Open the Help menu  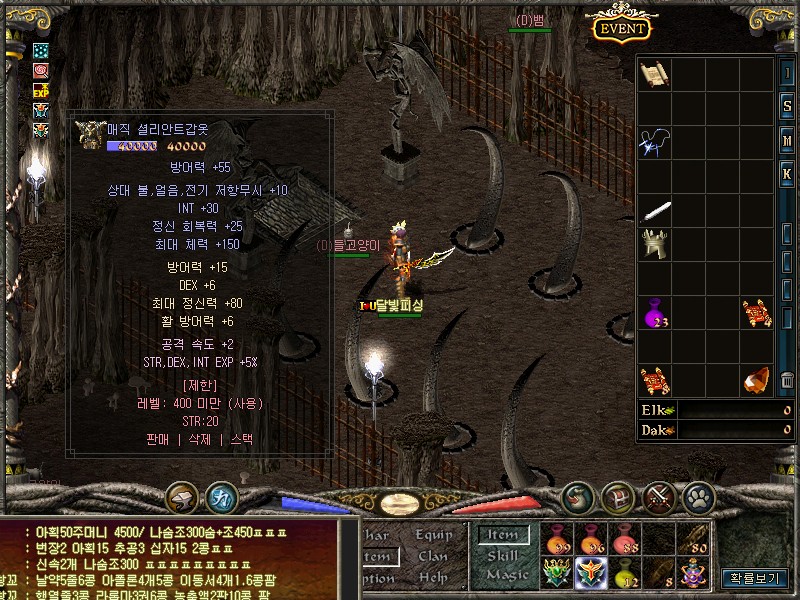[x=433, y=577]
